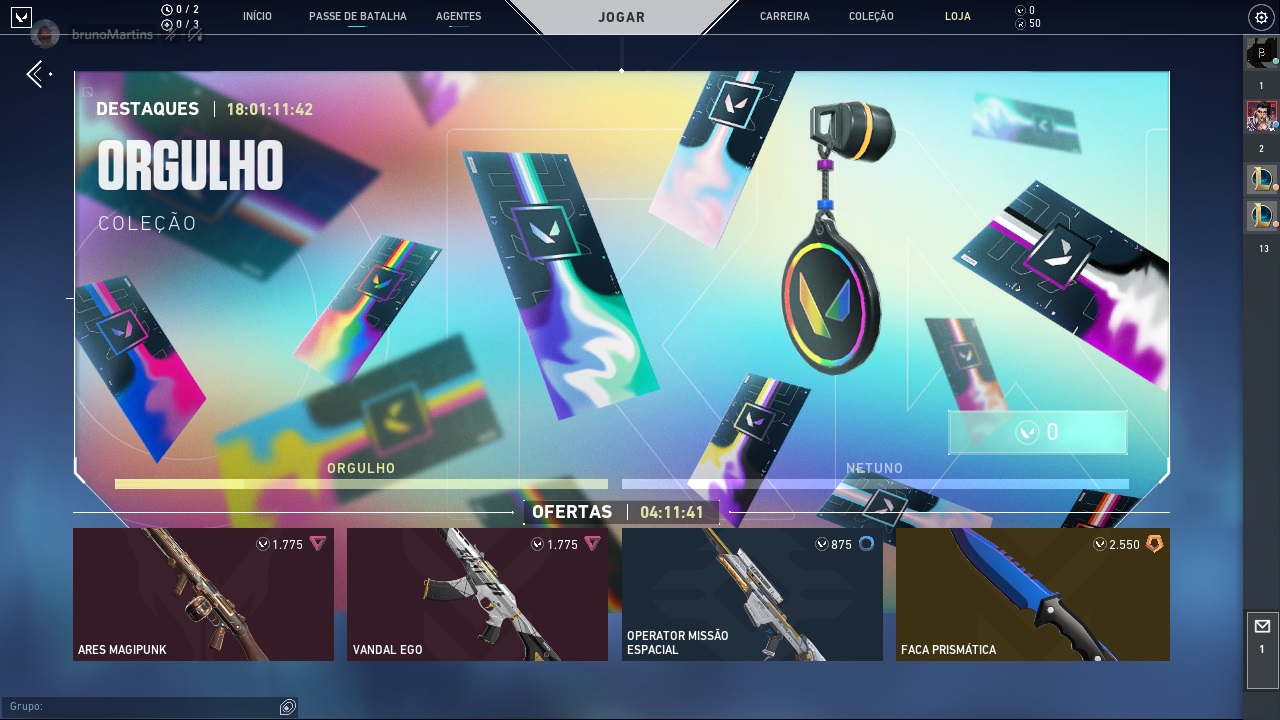The width and height of the screenshot is (1280, 720).
Task: Open the Carreira tab
Action: [x=784, y=17]
